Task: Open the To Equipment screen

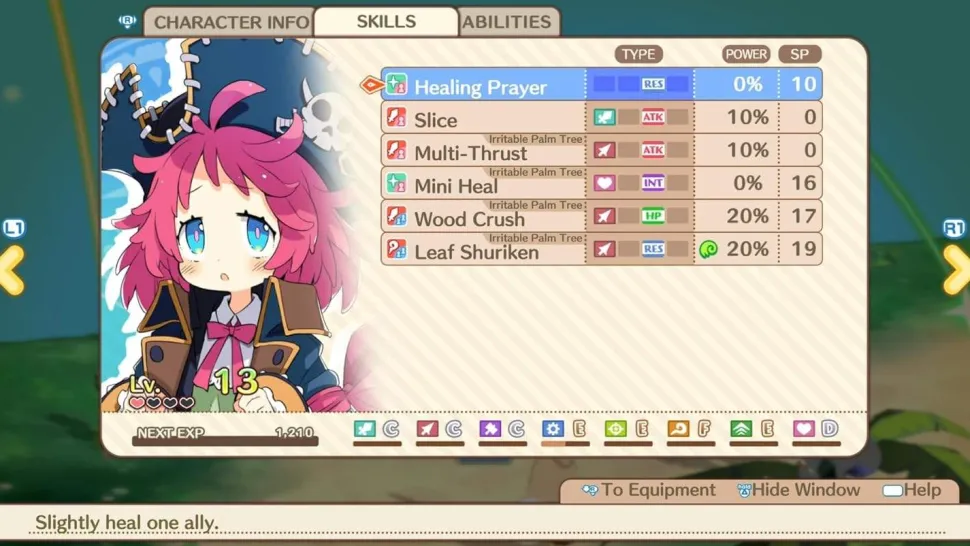Action: point(649,490)
